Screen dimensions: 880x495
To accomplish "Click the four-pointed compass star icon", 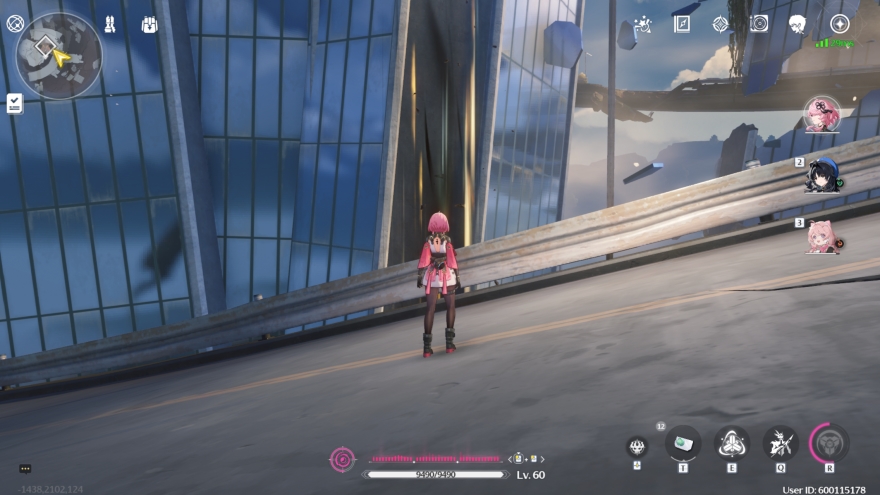I will [x=721, y=24].
